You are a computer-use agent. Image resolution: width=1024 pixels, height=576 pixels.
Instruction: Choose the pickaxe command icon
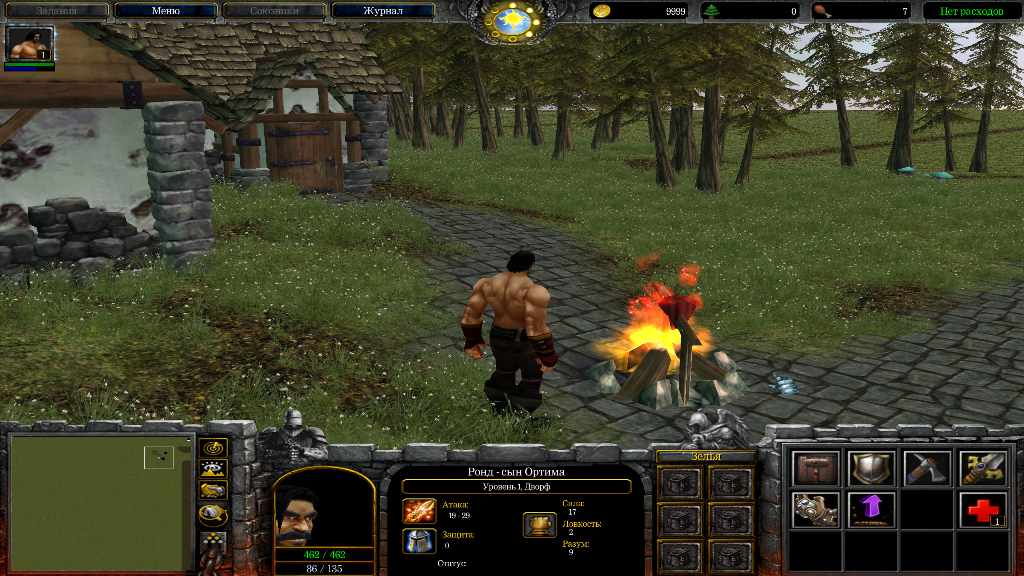point(926,468)
